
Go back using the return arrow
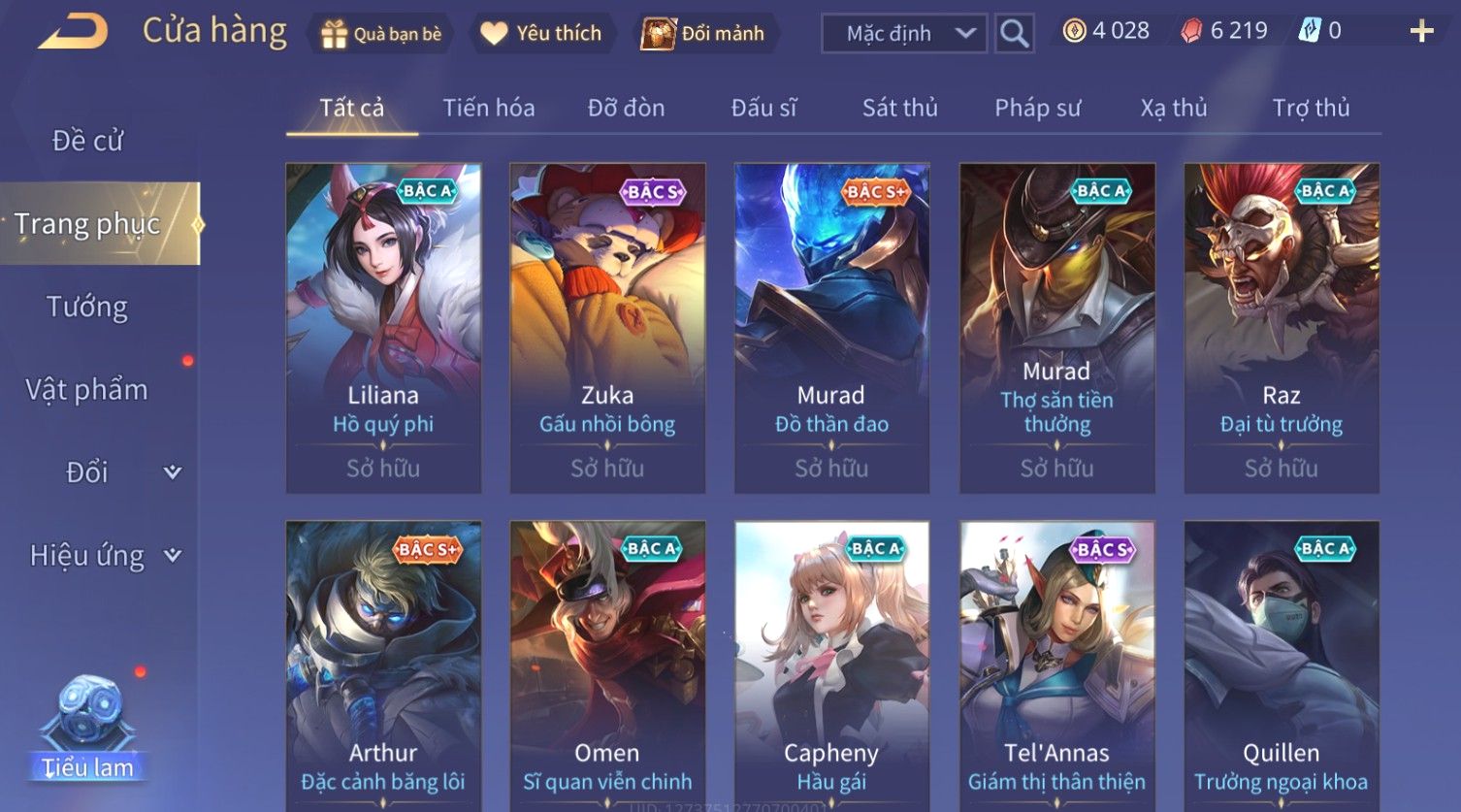(x=73, y=31)
